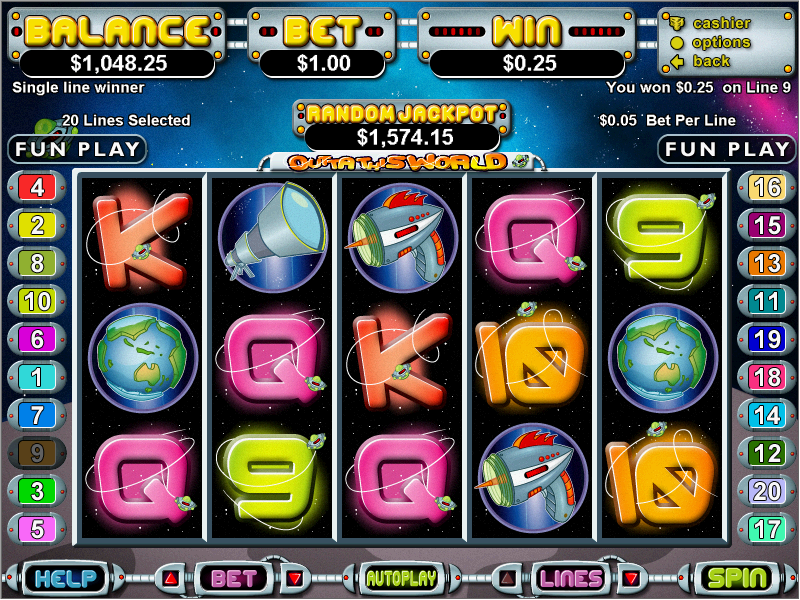Screen dimensions: 800x600
Task: Activate payline 17 marker
Action: click(766, 528)
